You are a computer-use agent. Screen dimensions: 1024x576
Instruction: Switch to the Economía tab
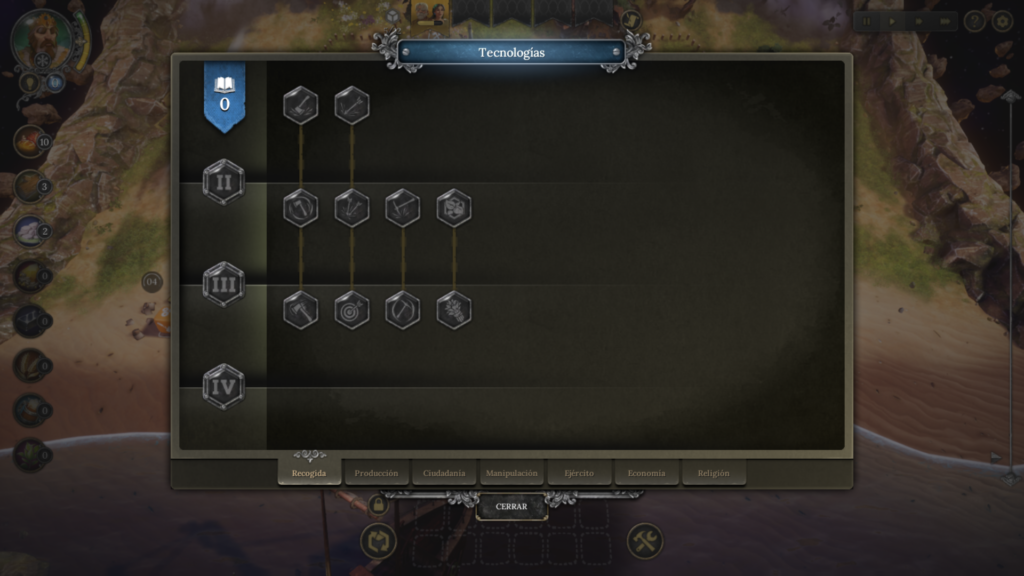click(x=646, y=473)
